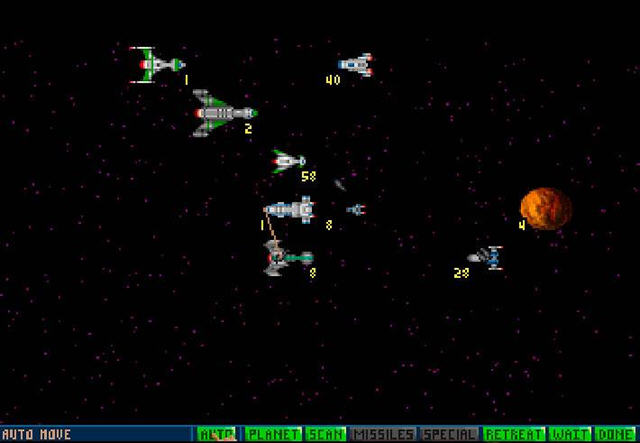The image size is (640, 443).
Task: Use the SPECIAL weapon button
Action: click(x=450, y=434)
